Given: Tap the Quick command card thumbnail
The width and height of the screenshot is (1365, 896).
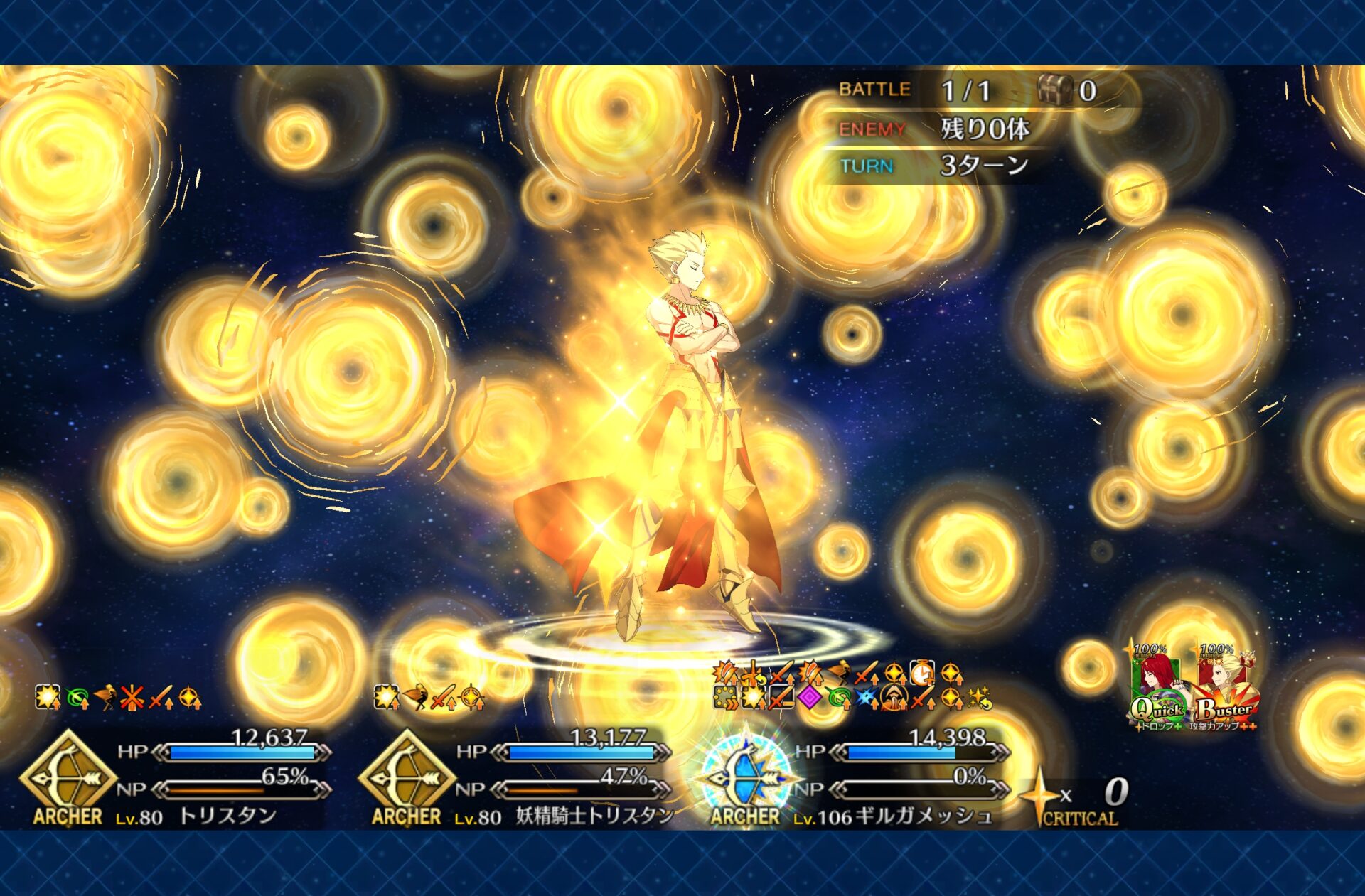Looking at the screenshot, I should tap(1157, 689).
